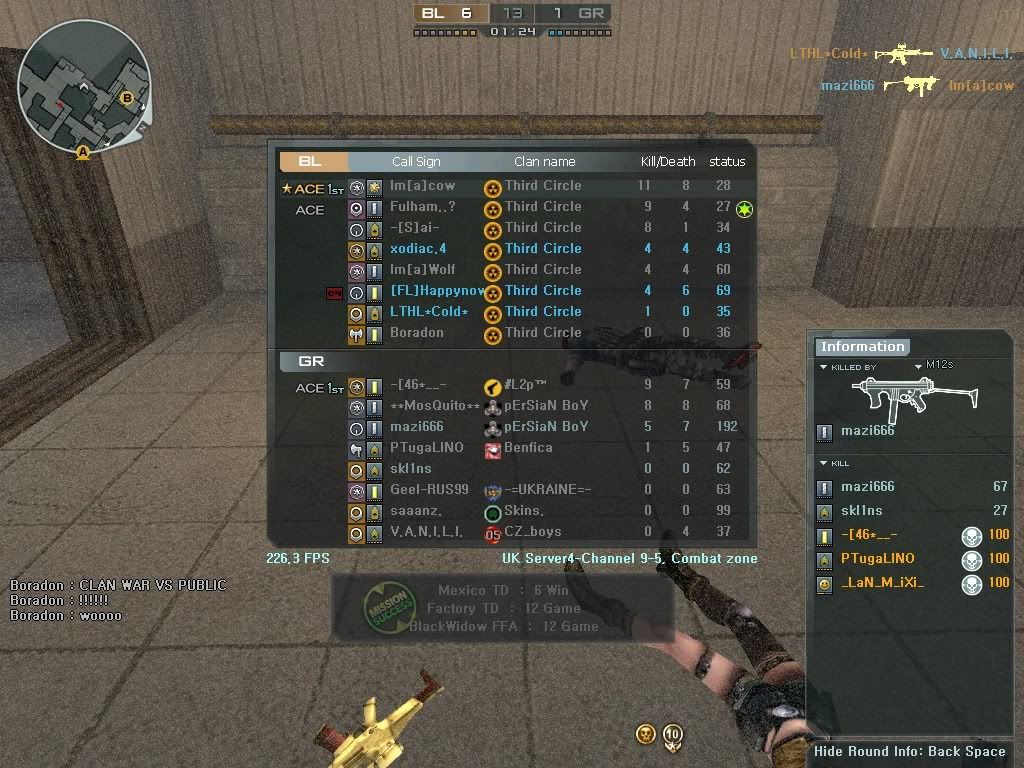The width and height of the screenshot is (1024, 768).
Task: Select **MosQuito** in the GR team
Action: click(512, 406)
